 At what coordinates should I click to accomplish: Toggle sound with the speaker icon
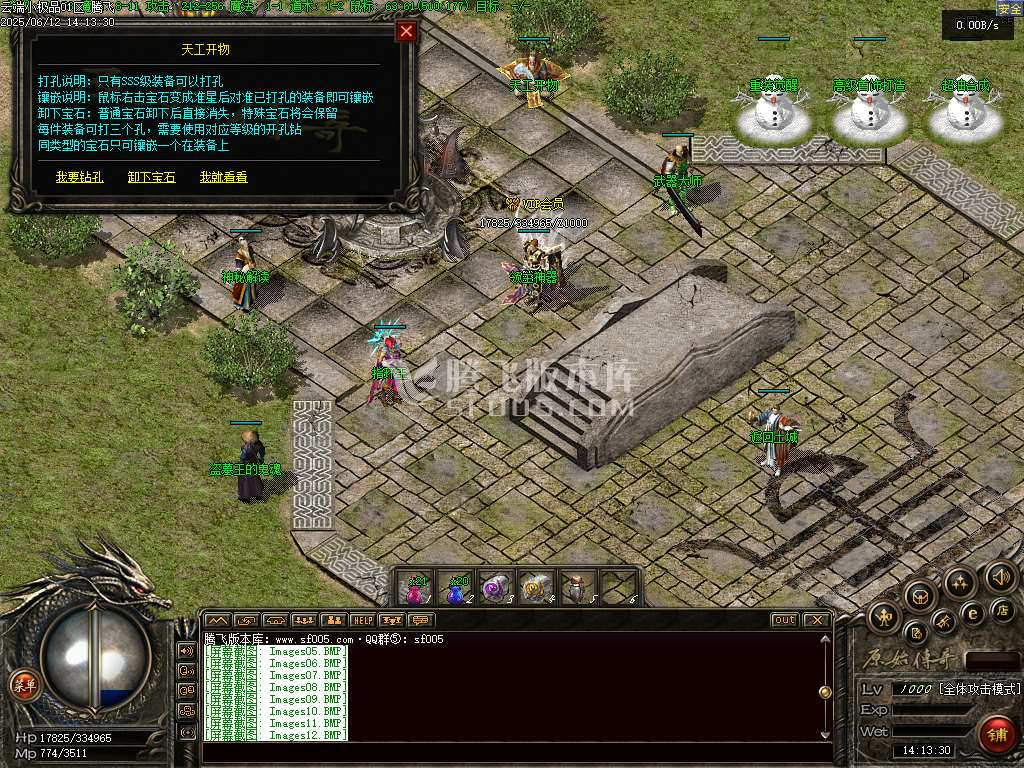pyautogui.click(x=1000, y=576)
